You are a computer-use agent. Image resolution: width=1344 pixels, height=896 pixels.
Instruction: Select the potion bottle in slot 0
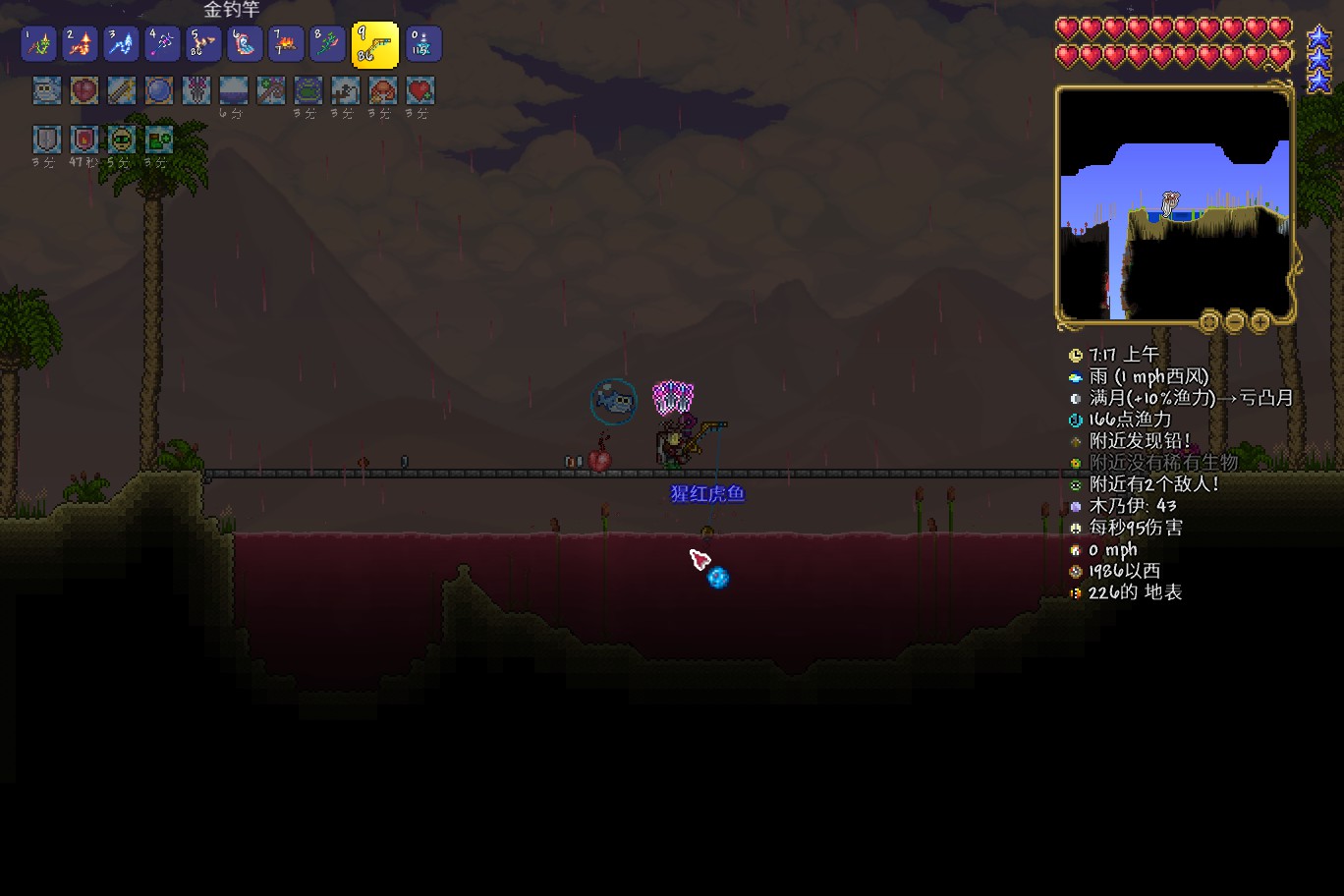[423, 44]
